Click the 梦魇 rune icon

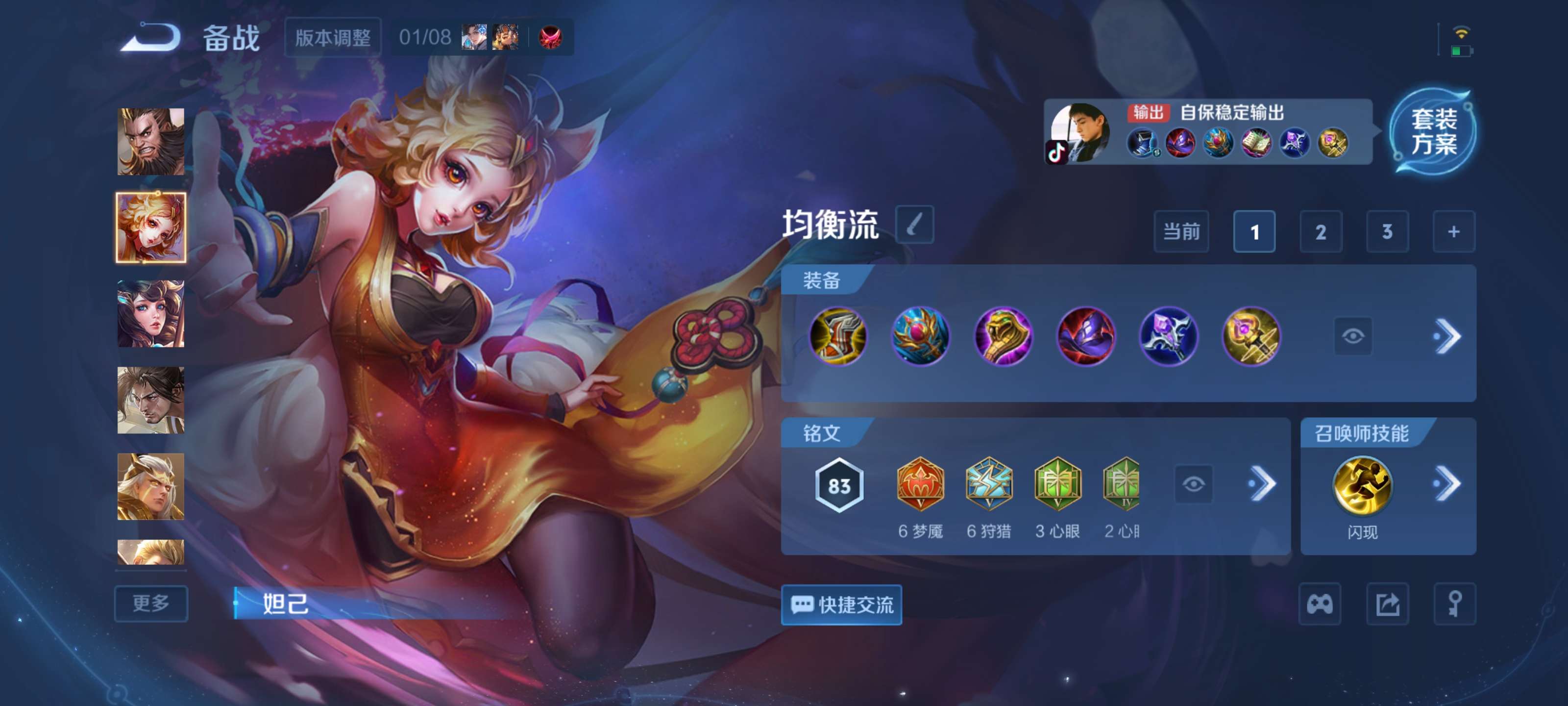920,484
